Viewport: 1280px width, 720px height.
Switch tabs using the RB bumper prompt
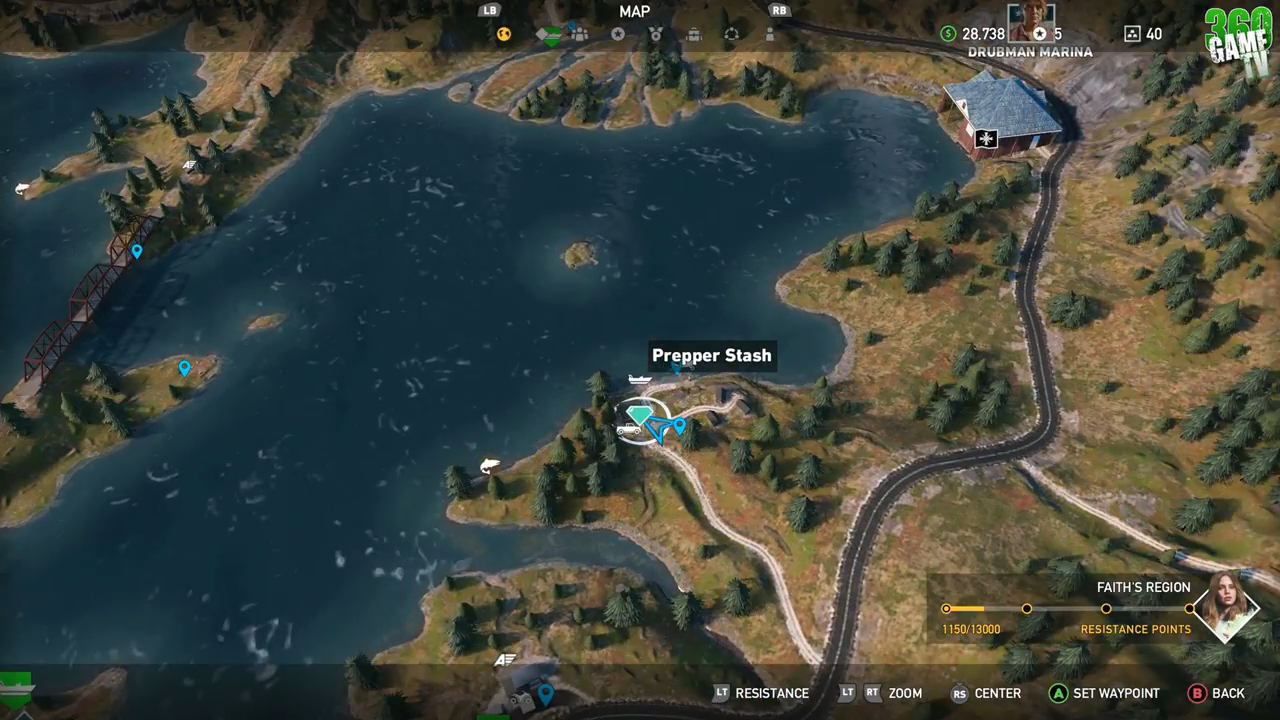[778, 10]
